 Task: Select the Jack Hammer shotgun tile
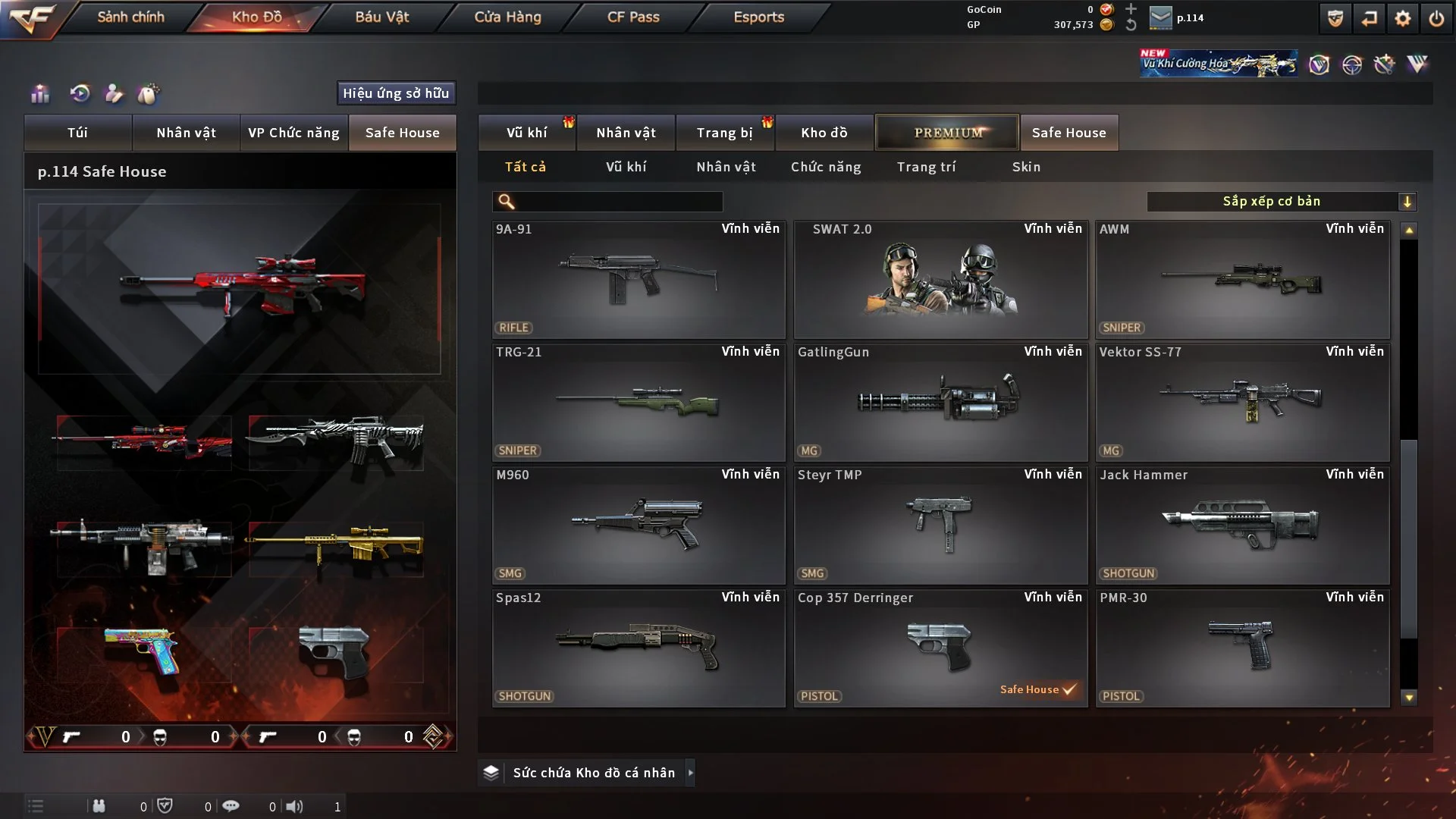[1242, 526]
